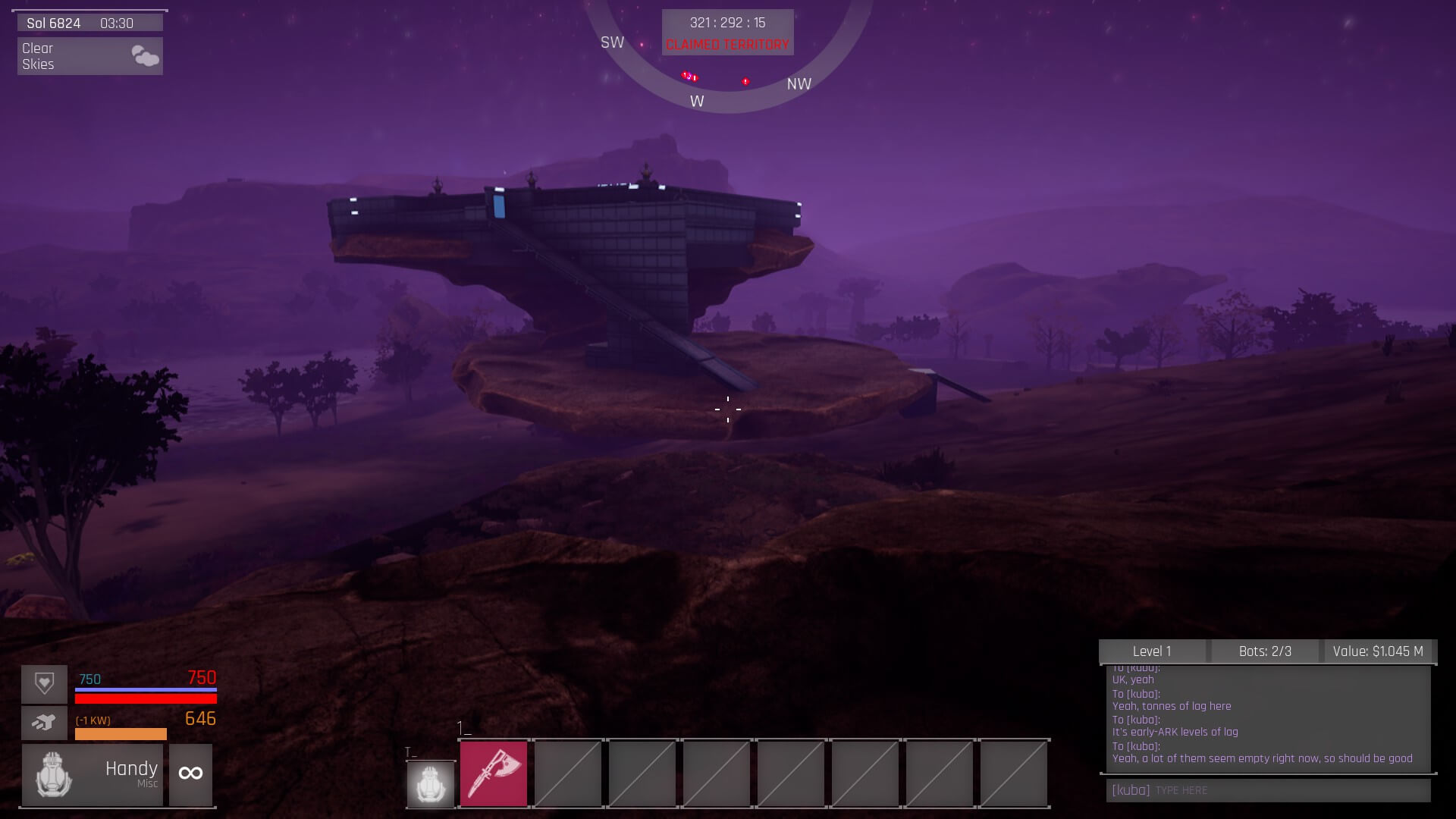Click the Clear Skies weather panel
This screenshot has width=1456, height=819.
[90, 56]
